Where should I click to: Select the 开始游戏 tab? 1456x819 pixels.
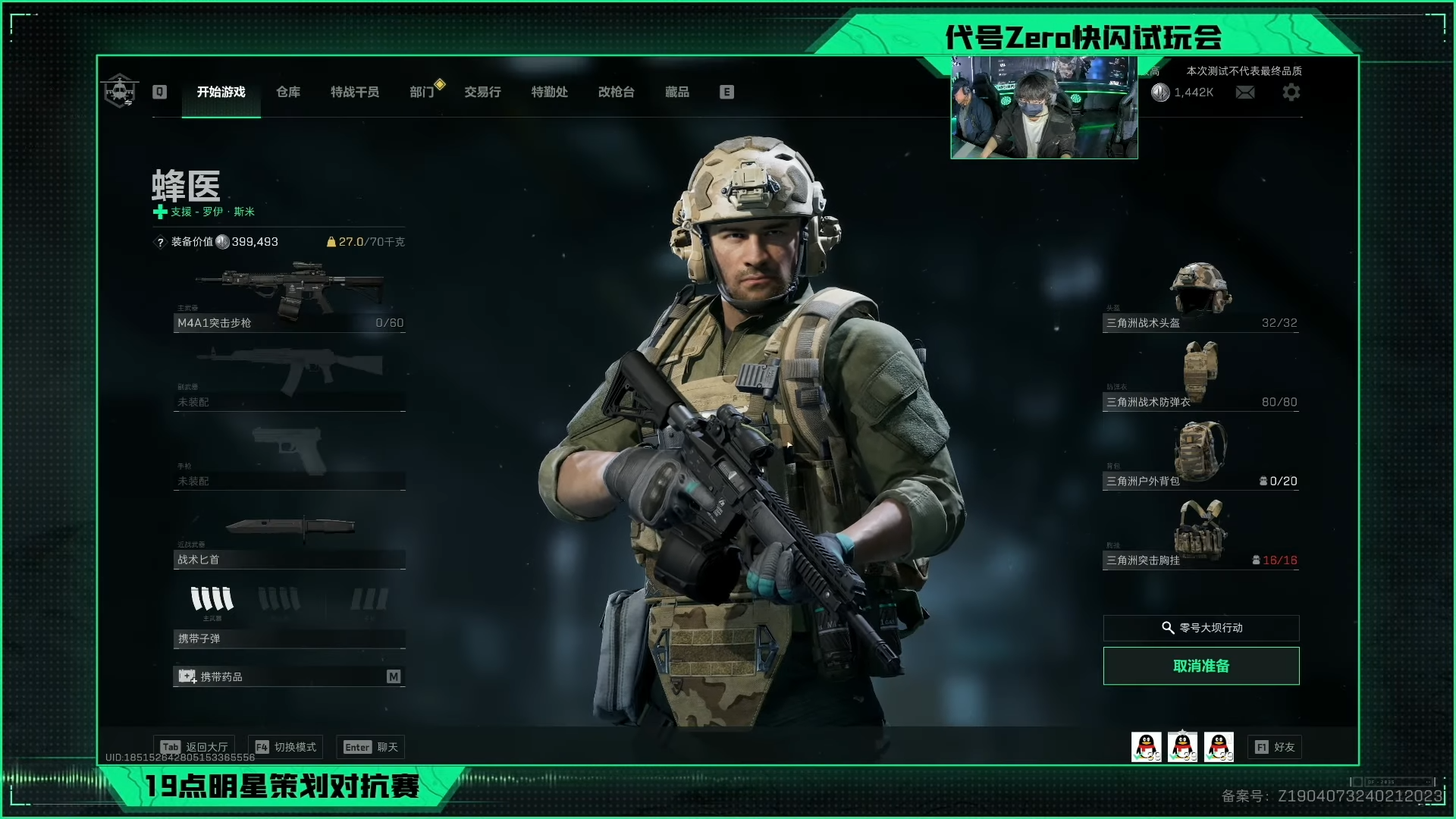click(221, 92)
